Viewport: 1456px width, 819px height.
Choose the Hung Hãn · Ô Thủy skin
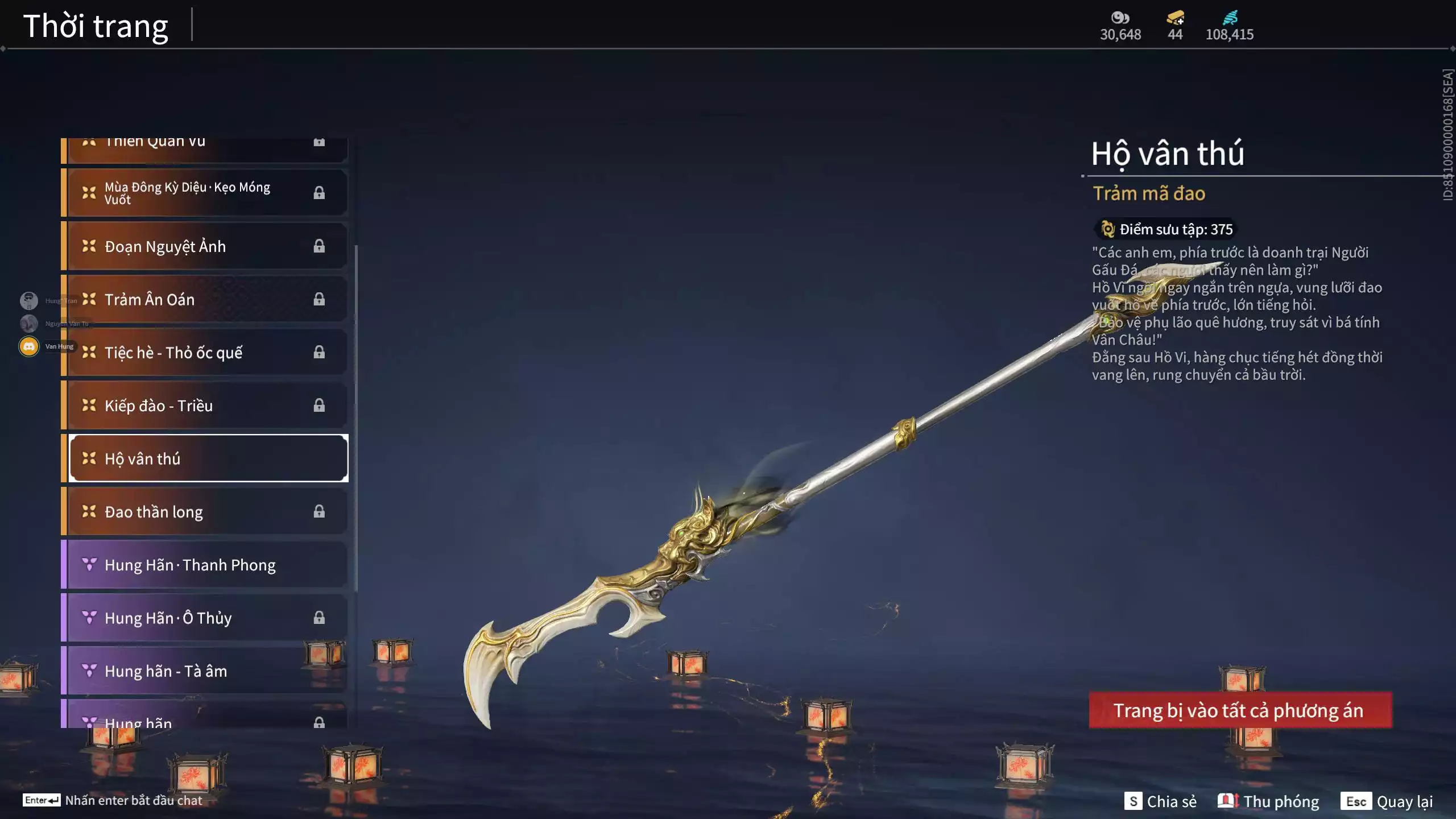pos(205,618)
